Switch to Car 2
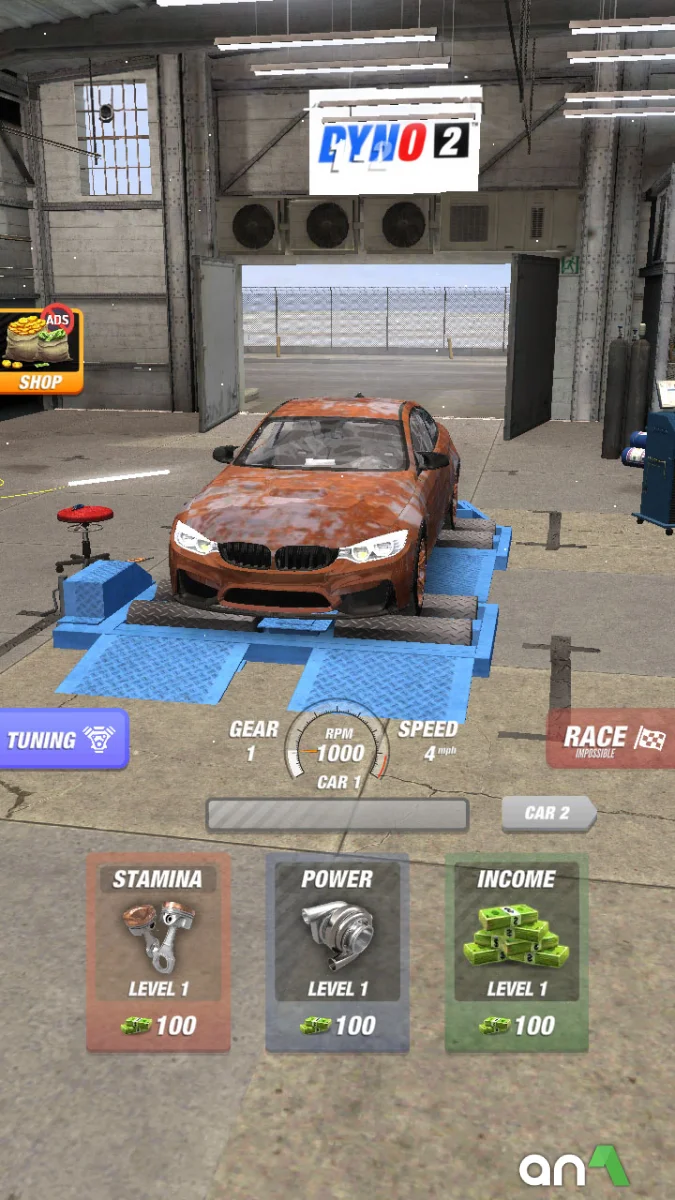This screenshot has height=1200, width=675. pos(548,813)
